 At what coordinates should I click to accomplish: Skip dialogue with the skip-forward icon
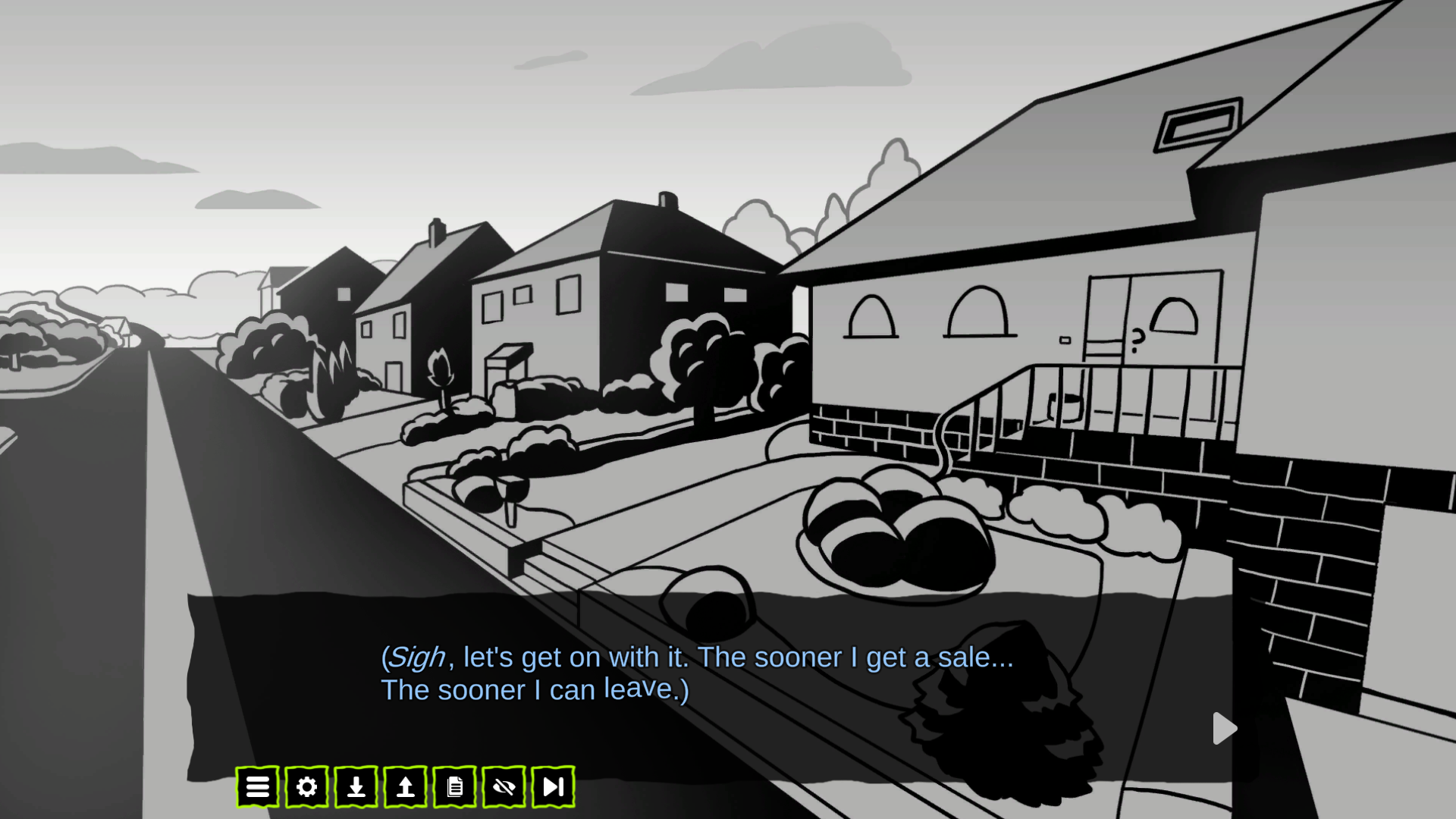(553, 787)
